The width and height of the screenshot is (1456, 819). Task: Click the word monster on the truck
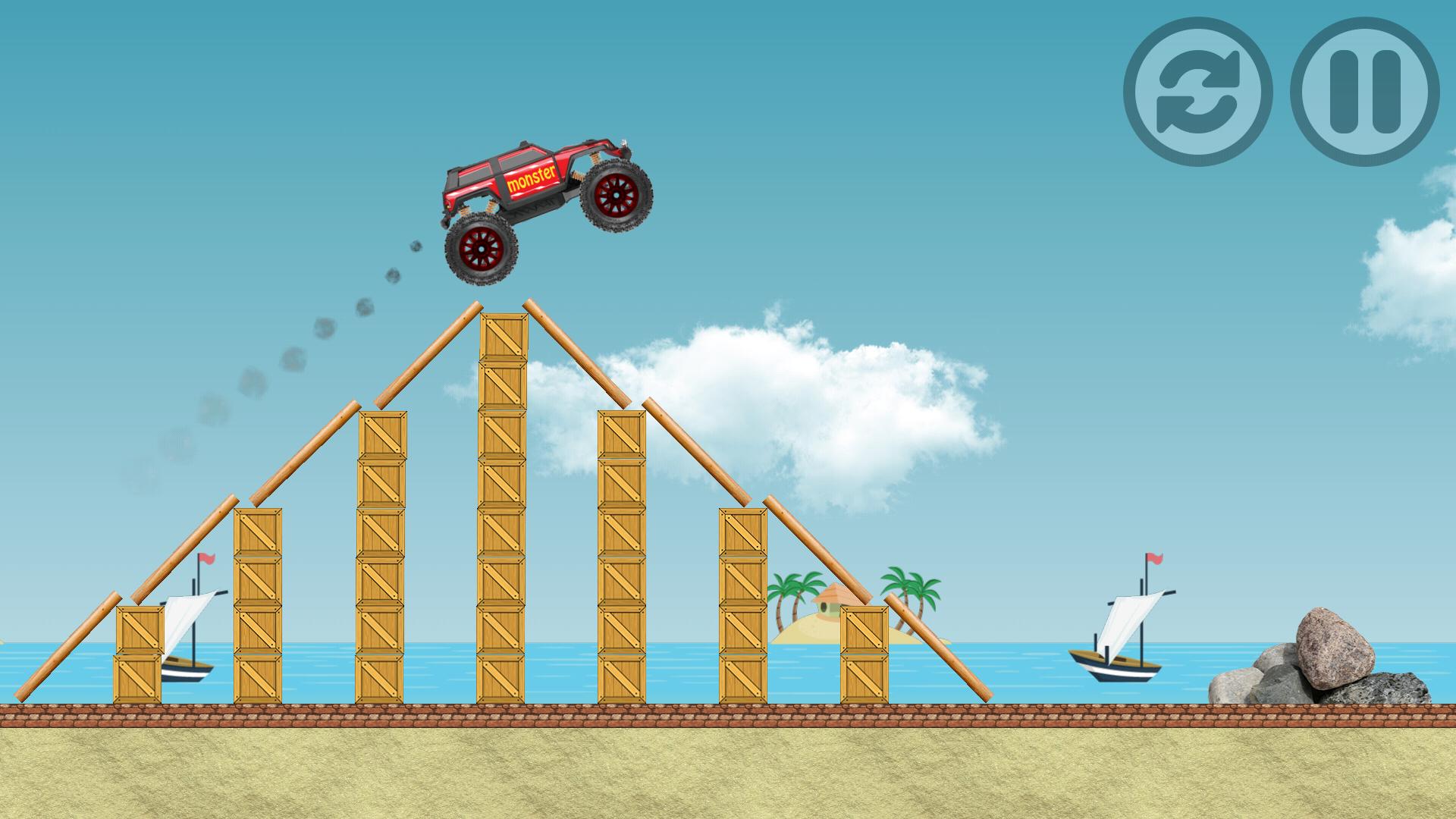click(x=531, y=178)
